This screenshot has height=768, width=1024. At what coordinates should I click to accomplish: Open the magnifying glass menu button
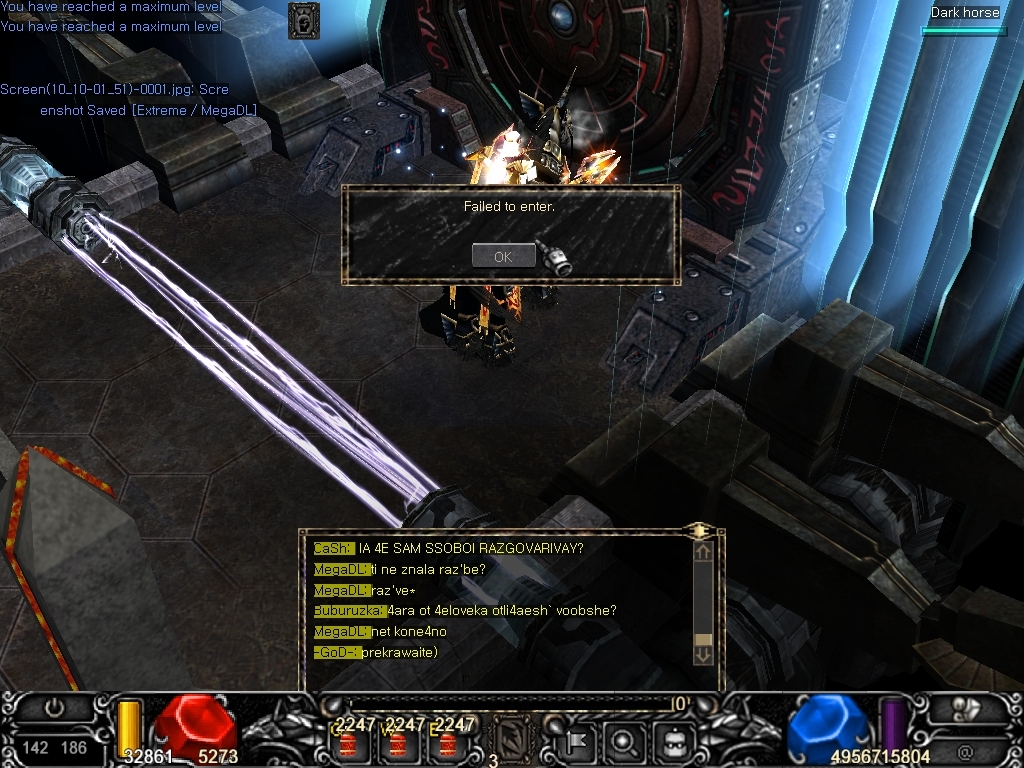[624, 742]
